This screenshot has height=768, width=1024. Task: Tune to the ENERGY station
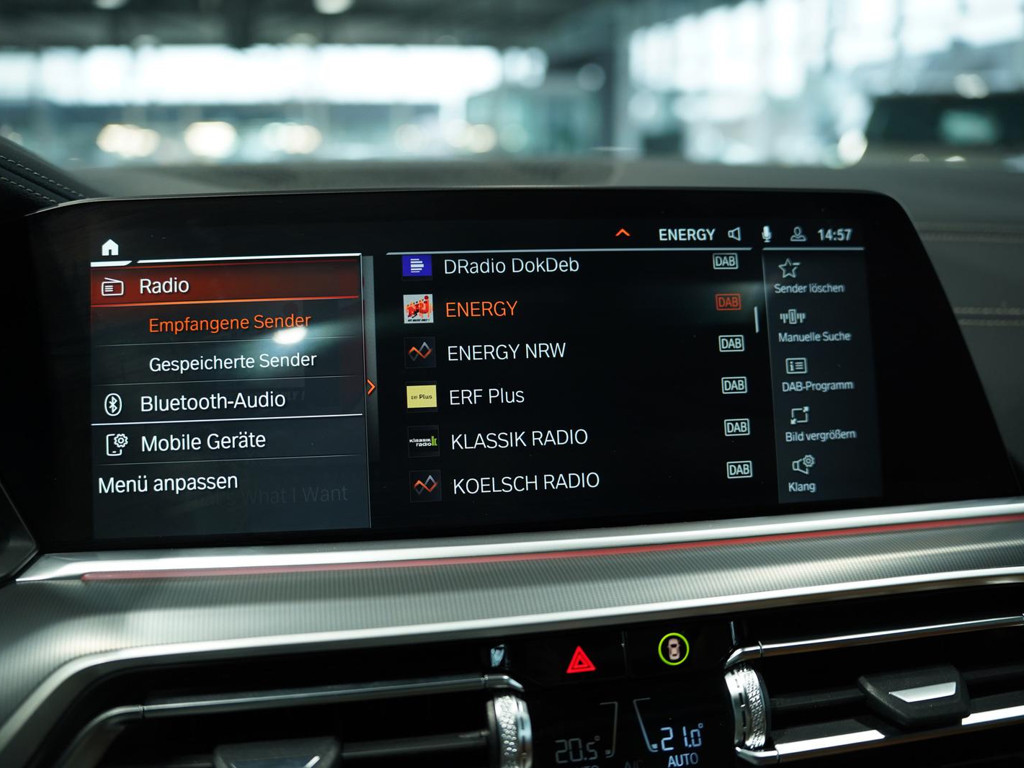point(481,309)
